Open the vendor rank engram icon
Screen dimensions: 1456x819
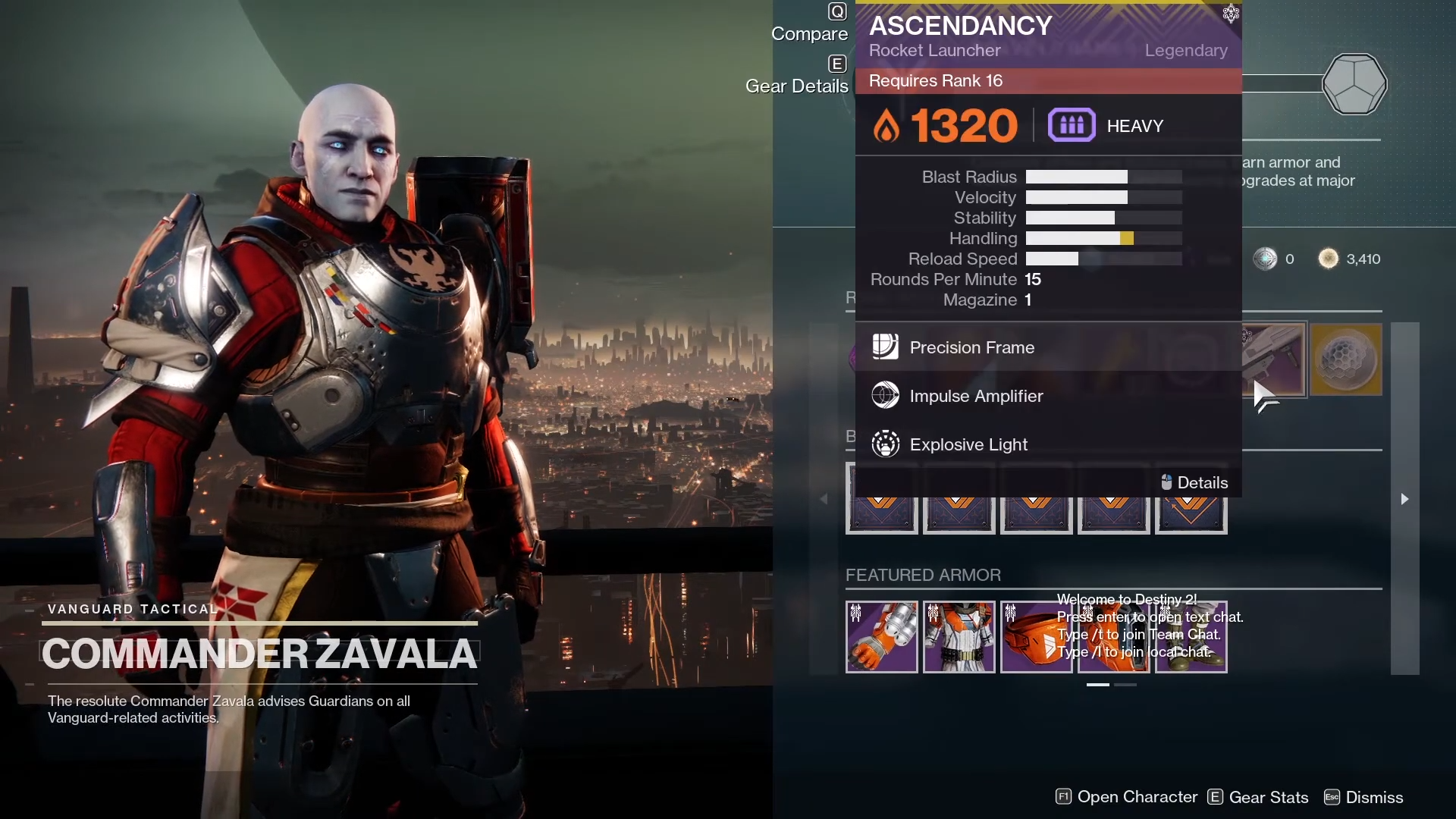1354,83
